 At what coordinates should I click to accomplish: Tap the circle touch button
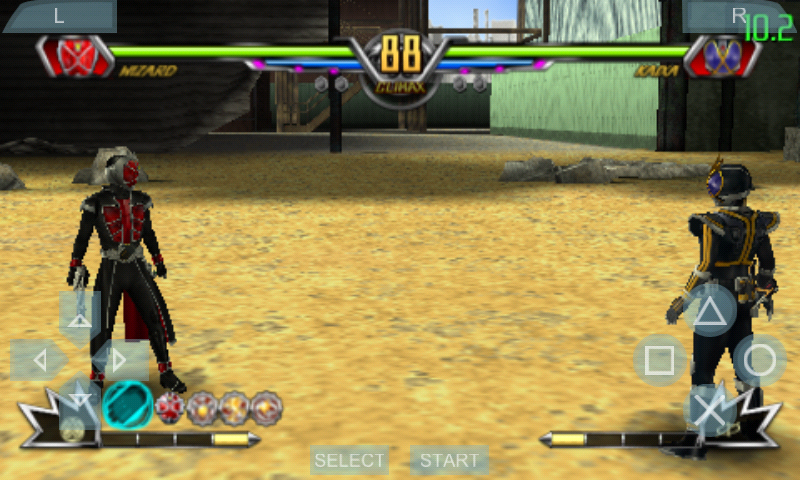(x=760, y=360)
